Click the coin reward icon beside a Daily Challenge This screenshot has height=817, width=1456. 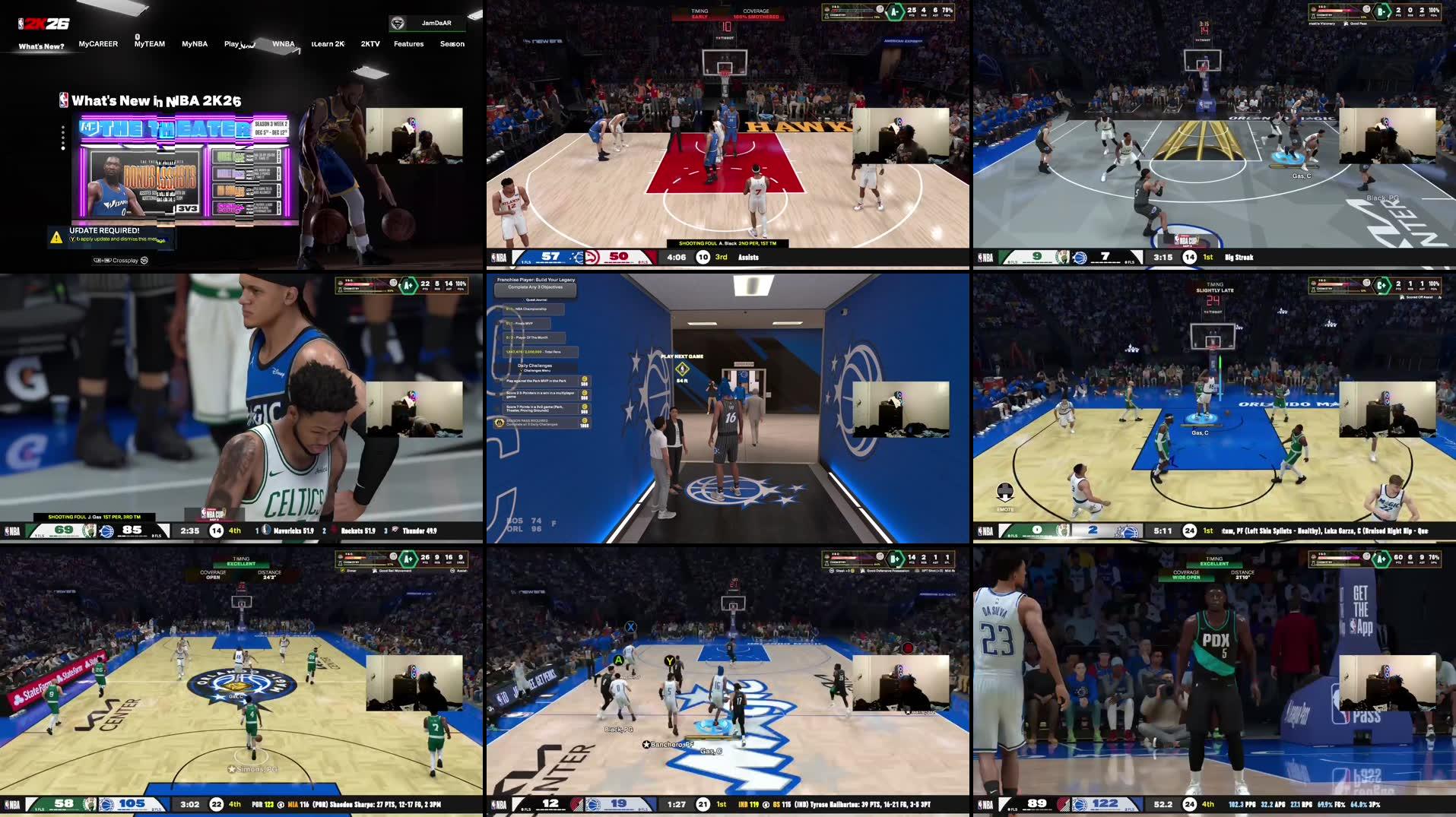coord(584,380)
